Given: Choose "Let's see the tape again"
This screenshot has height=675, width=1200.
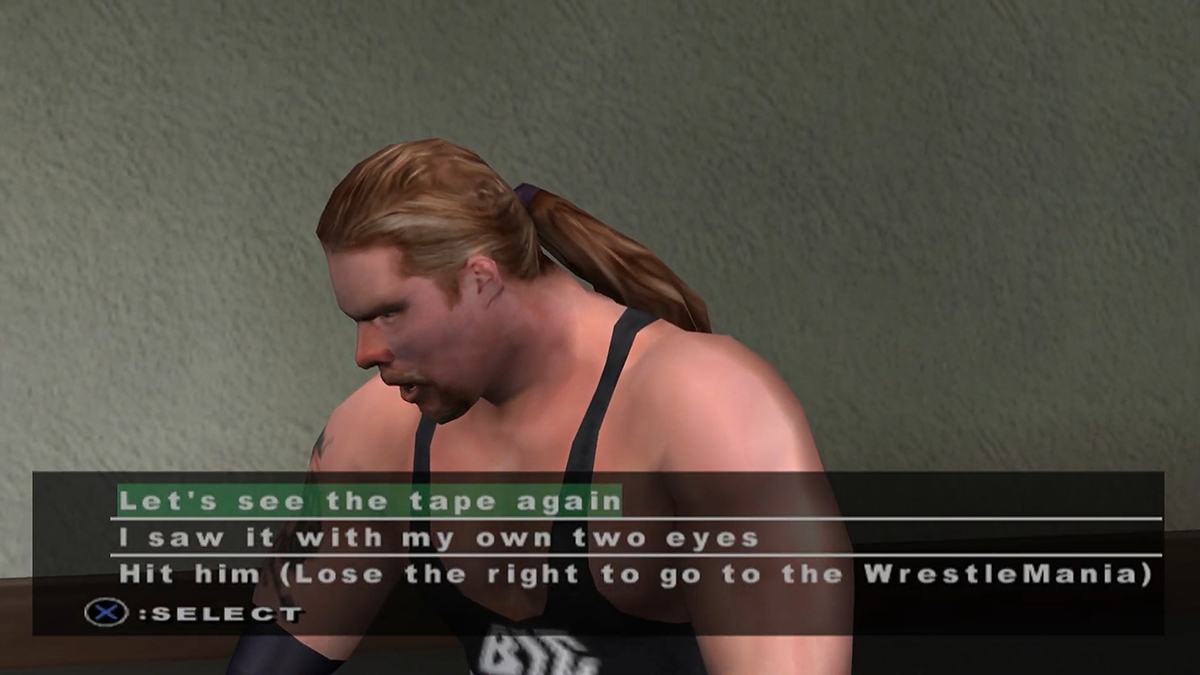Looking at the screenshot, I should pos(369,500).
